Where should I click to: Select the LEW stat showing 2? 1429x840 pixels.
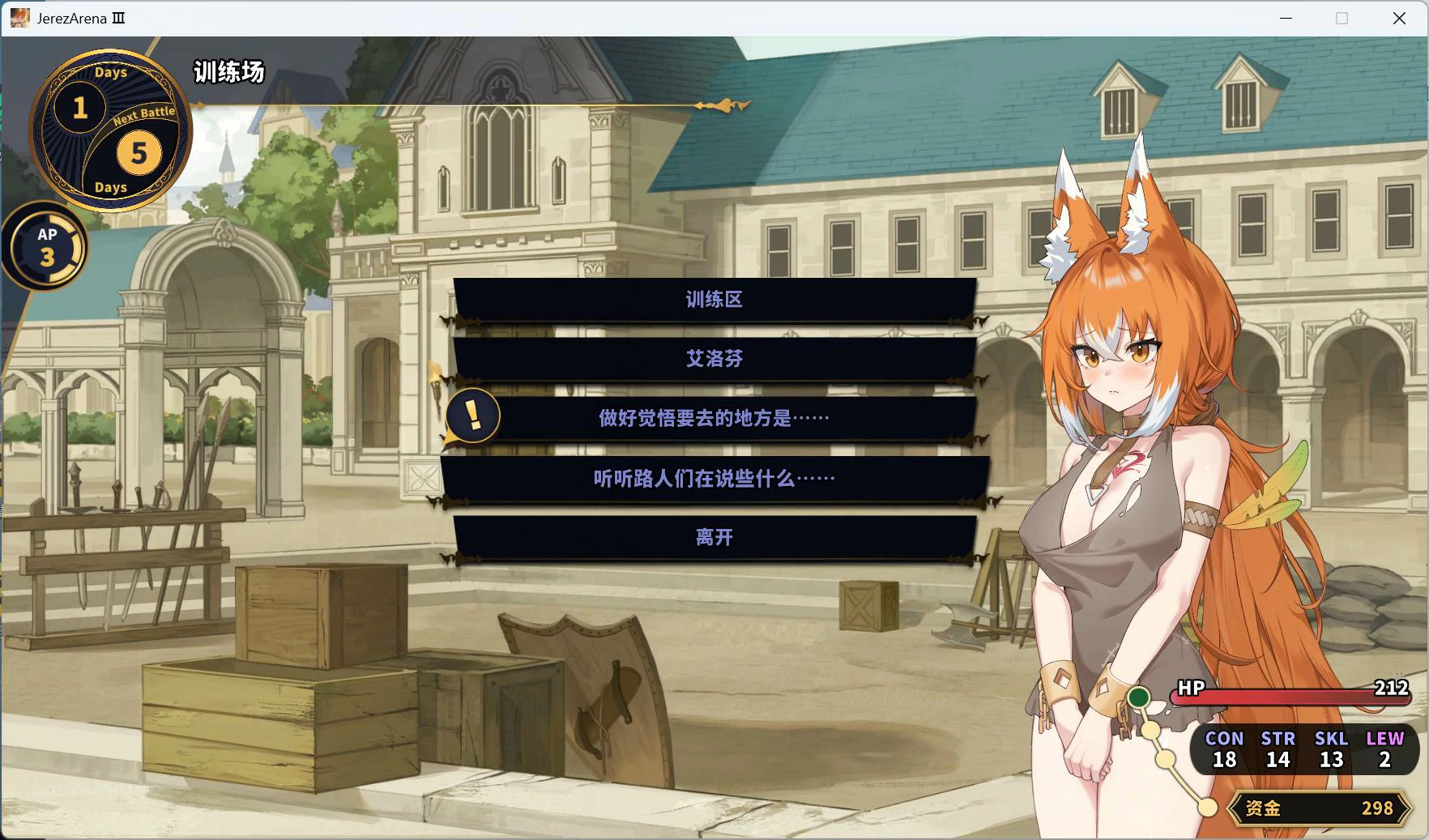click(x=1384, y=750)
